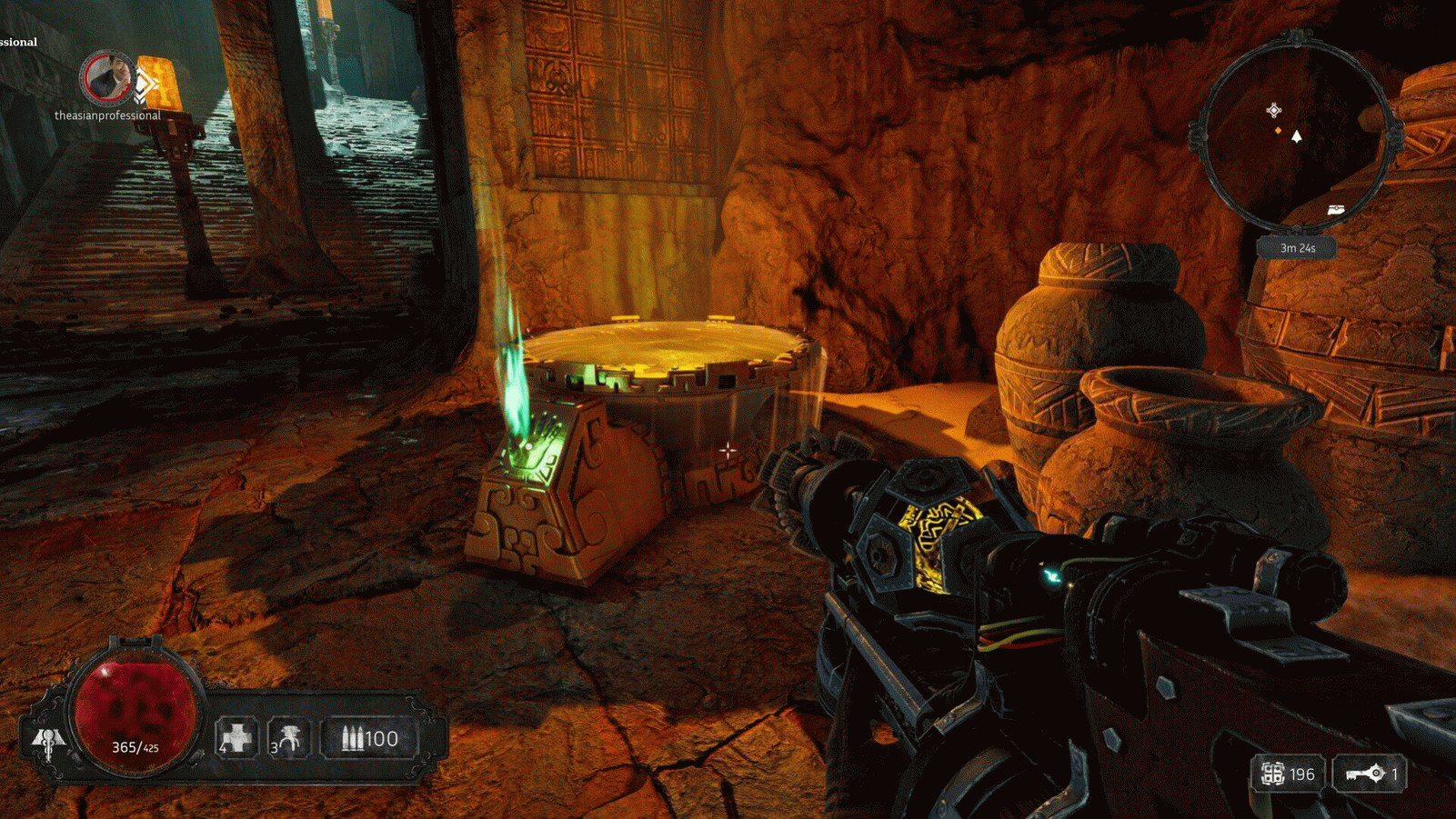1456x819 pixels.
Task: Select the key item icon
Action: (x=1364, y=774)
